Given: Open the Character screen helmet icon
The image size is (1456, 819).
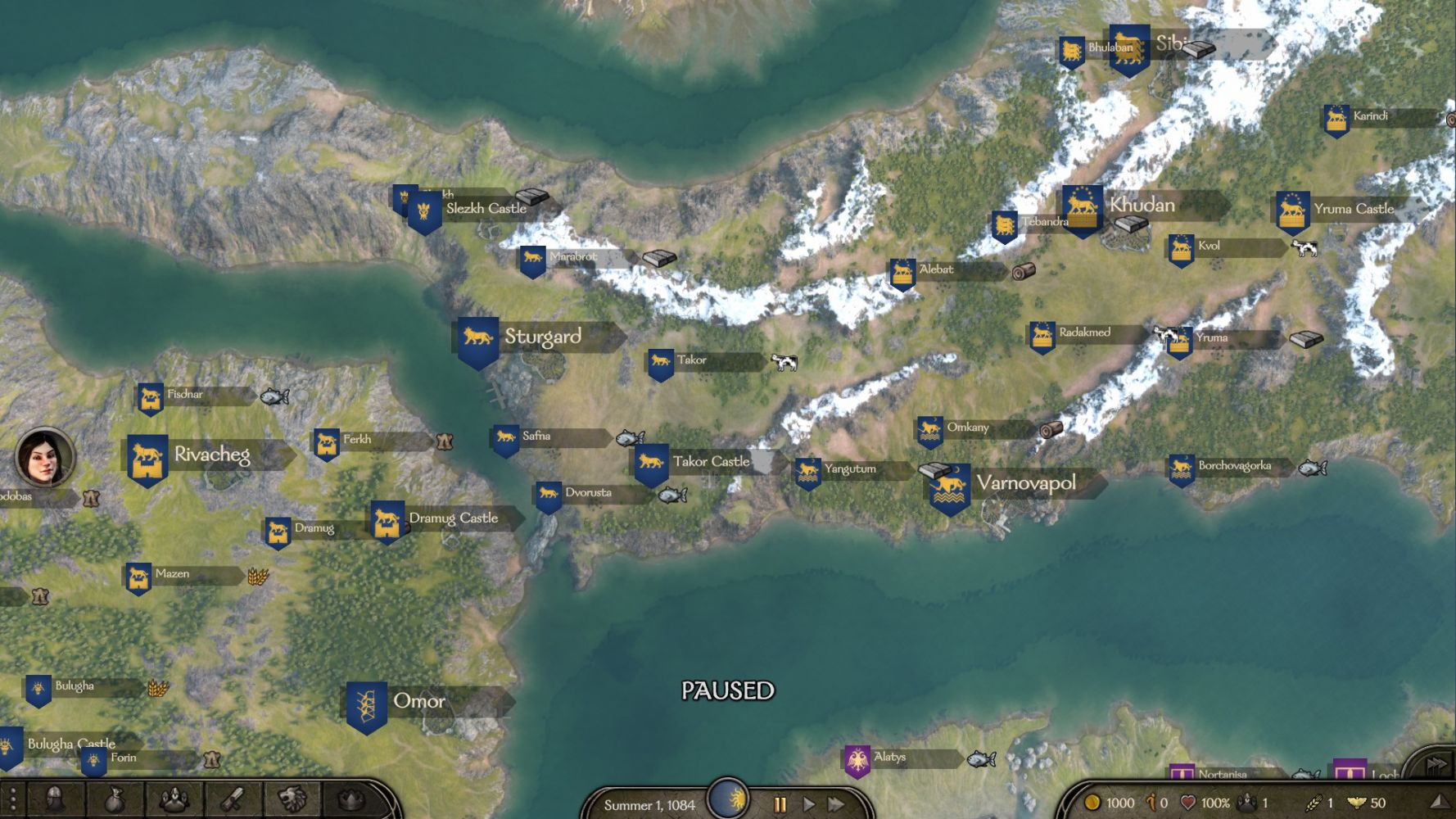Looking at the screenshot, I should click(x=56, y=800).
